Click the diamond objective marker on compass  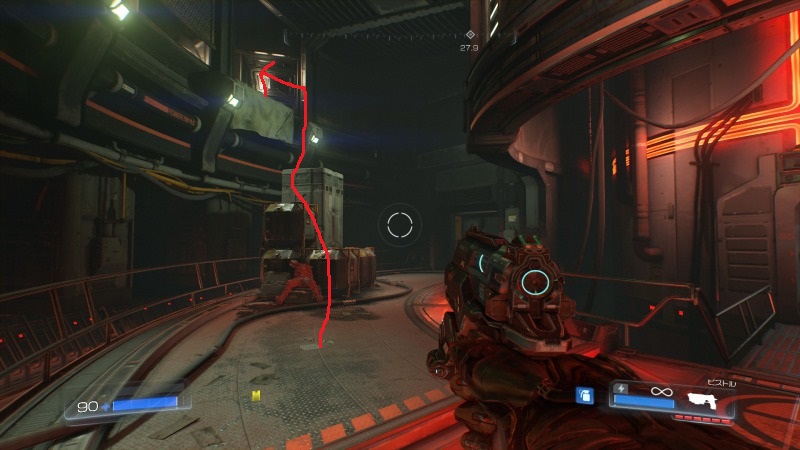(470, 35)
